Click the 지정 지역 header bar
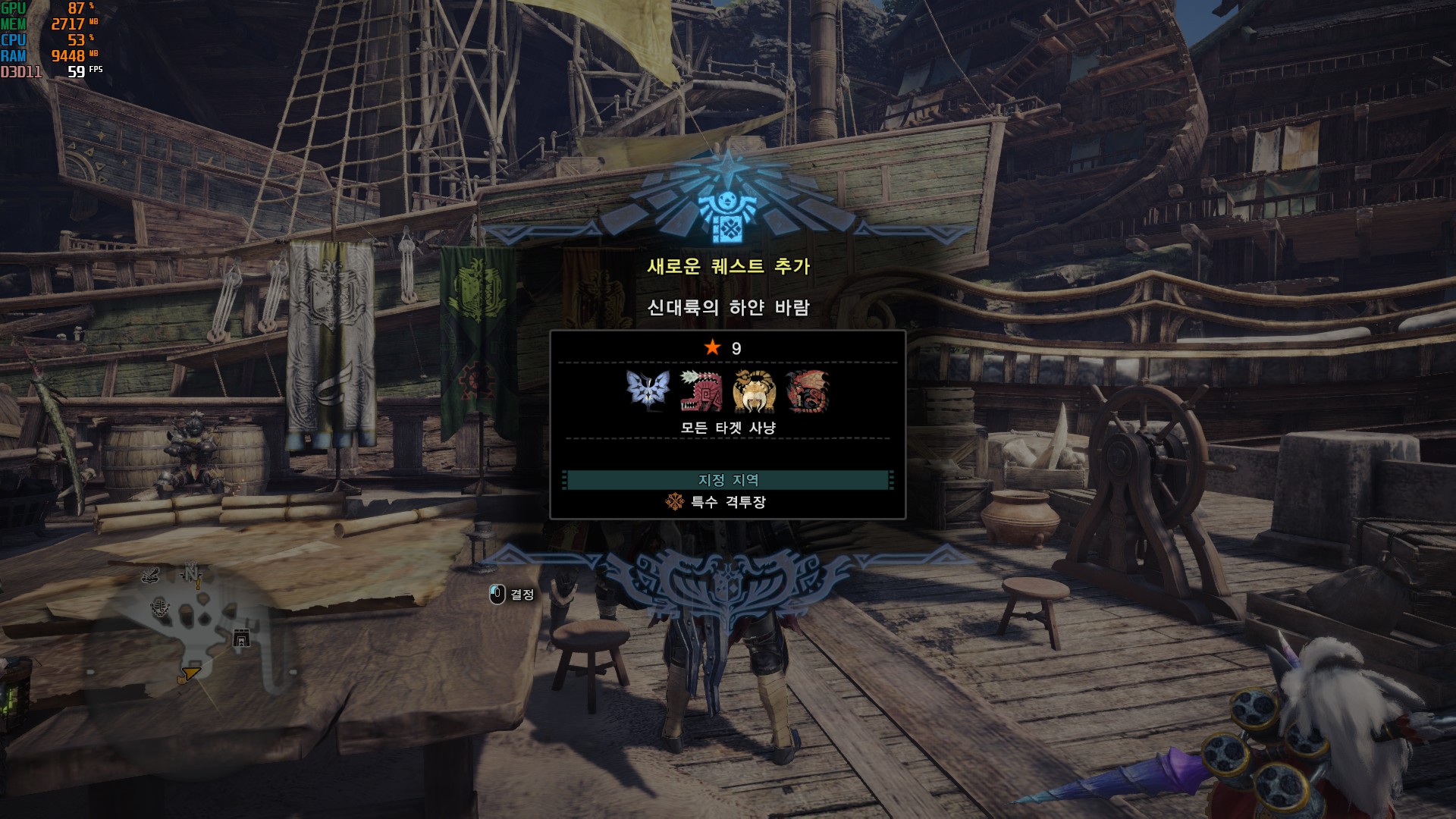This screenshot has height=819, width=1456. [x=728, y=480]
